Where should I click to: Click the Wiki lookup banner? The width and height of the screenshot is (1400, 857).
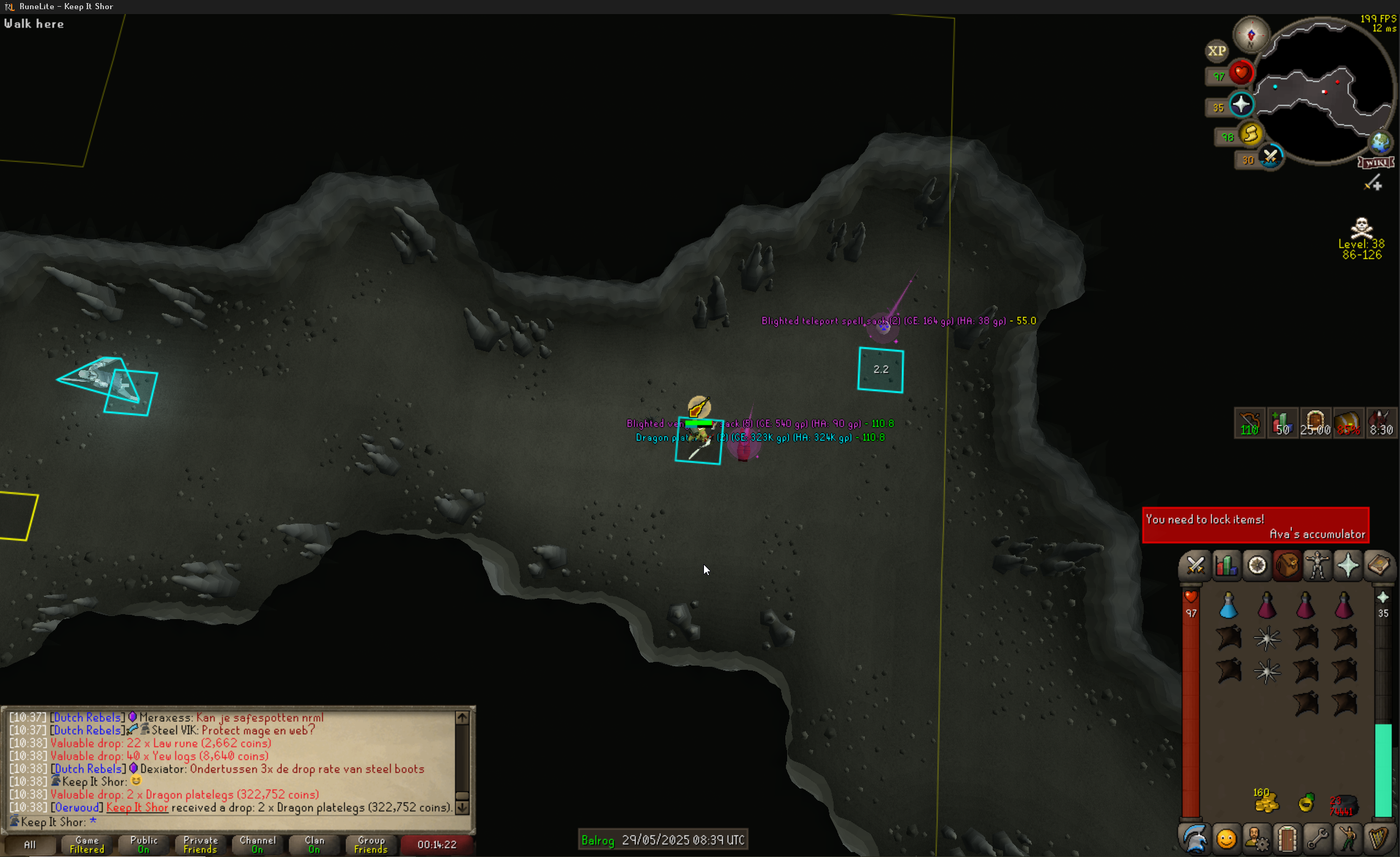(1376, 163)
